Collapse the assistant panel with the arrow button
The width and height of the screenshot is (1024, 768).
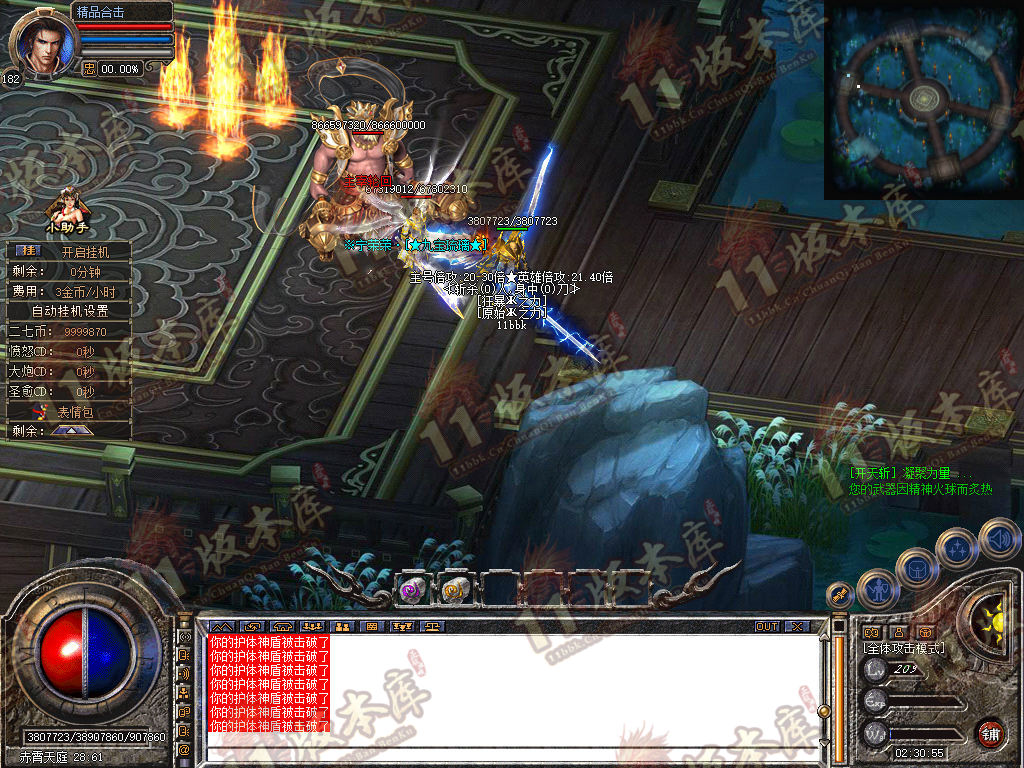click(72, 430)
